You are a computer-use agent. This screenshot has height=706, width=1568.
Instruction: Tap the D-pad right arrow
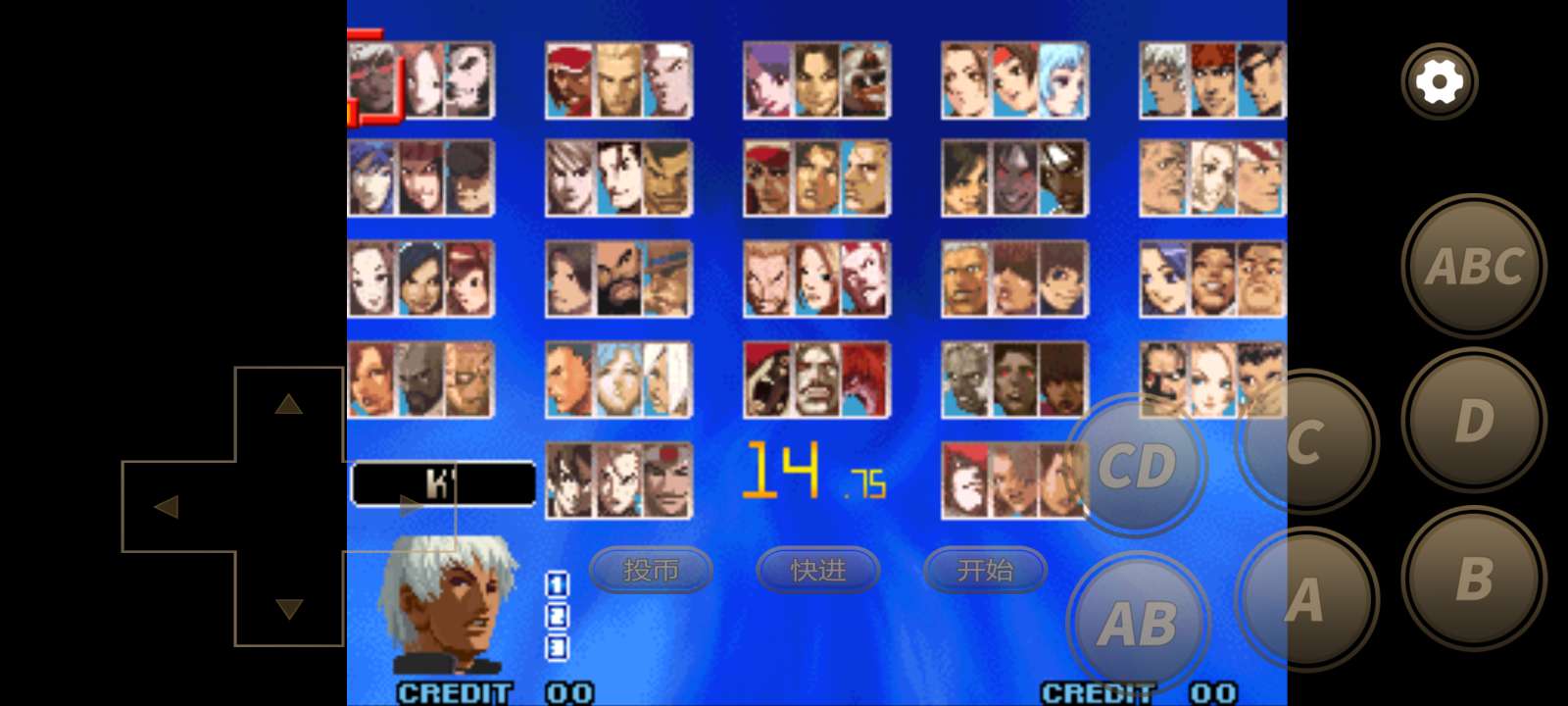tap(412, 507)
